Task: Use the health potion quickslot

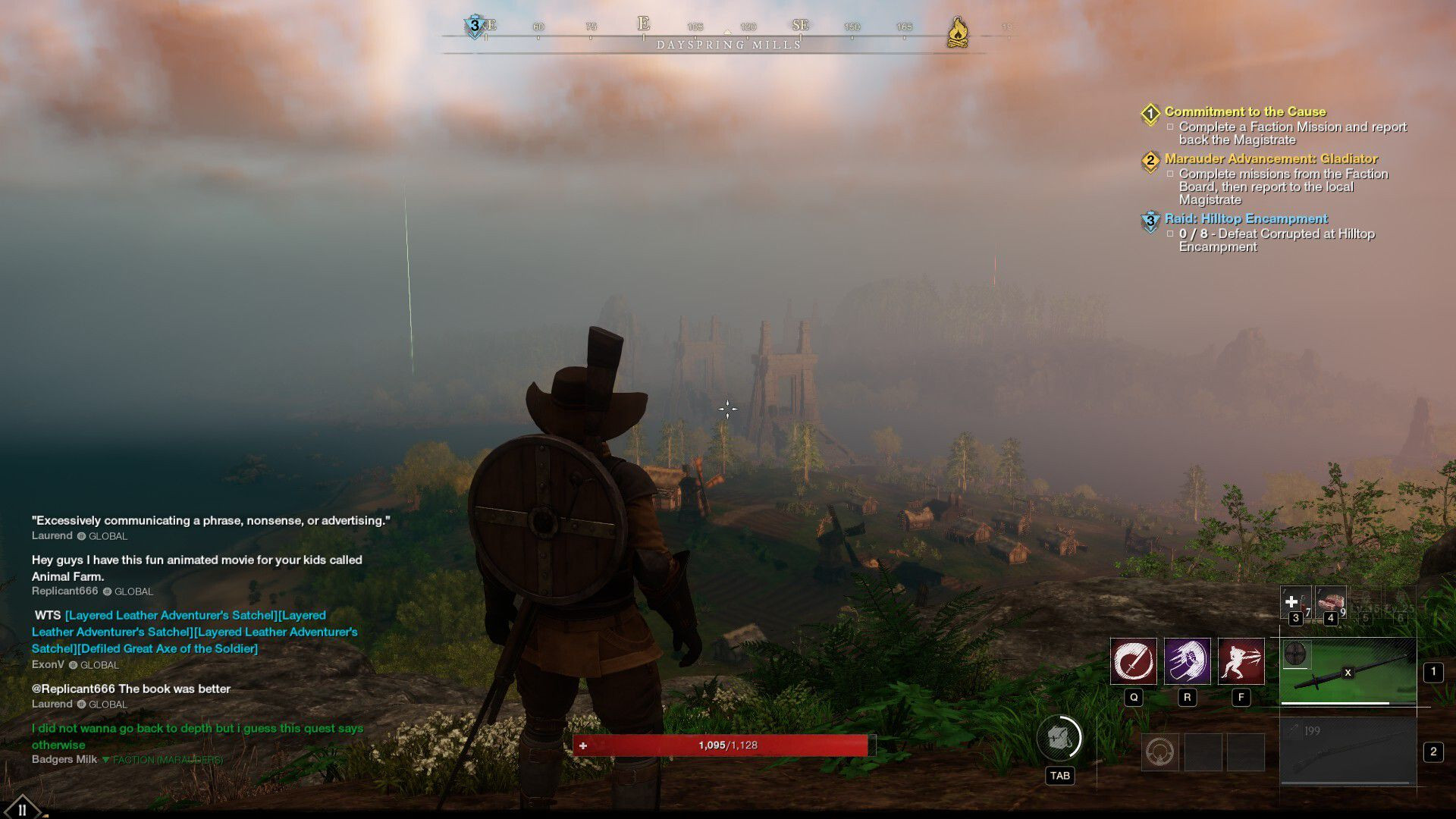Action: coord(1294,604)
